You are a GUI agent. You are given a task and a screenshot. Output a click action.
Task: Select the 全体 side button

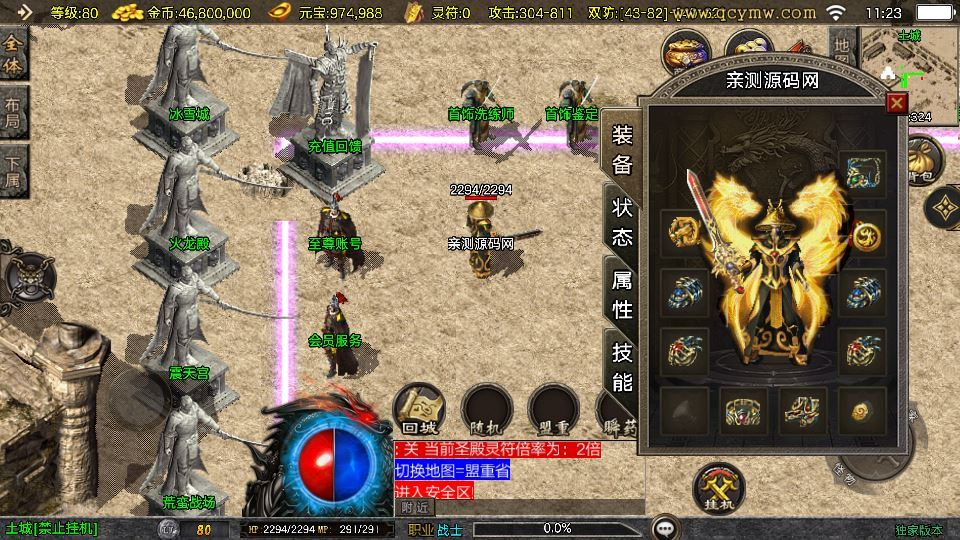click(13, 52)
